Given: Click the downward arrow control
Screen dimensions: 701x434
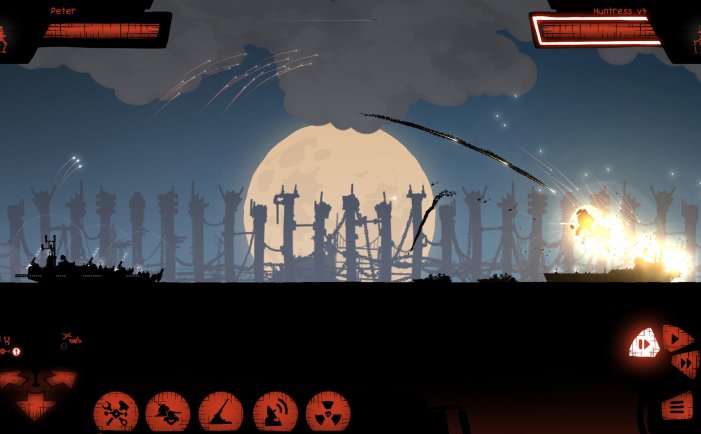Looking at the screenshot, I should click(x=36, y=405).
